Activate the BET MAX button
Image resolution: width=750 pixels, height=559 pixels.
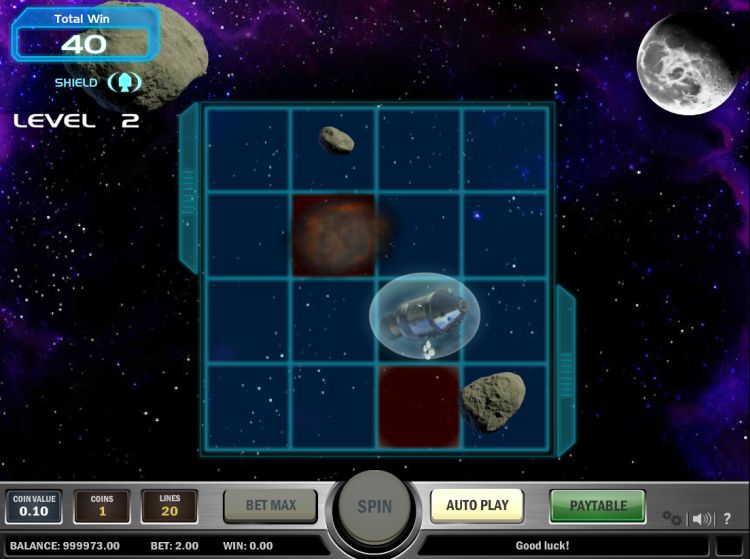(x=270, y=506)
